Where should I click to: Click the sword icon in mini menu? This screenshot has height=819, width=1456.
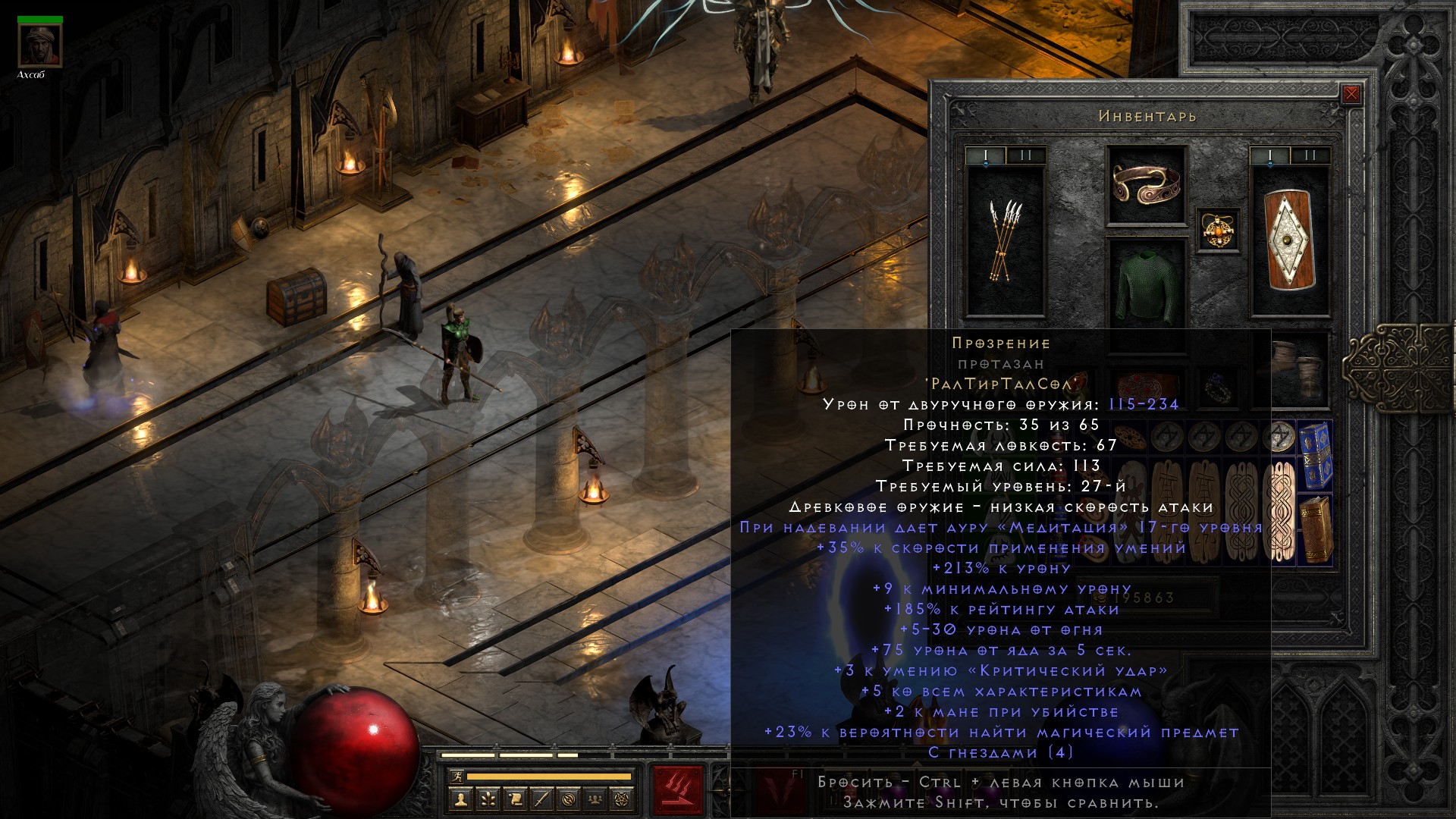pyautogui.click(x=541, y=799)
